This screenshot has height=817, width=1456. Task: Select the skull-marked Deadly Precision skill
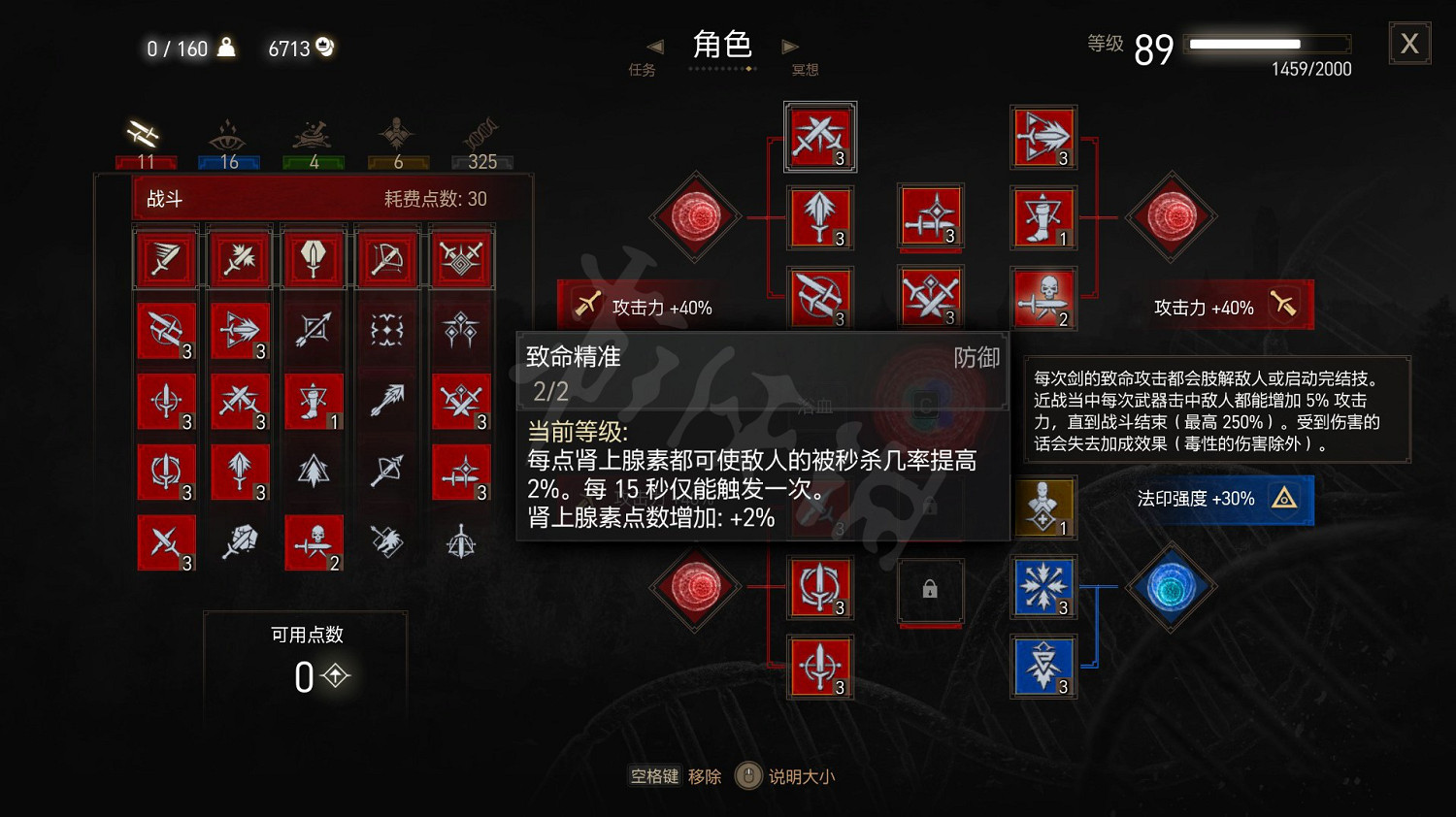click(313, 542)
